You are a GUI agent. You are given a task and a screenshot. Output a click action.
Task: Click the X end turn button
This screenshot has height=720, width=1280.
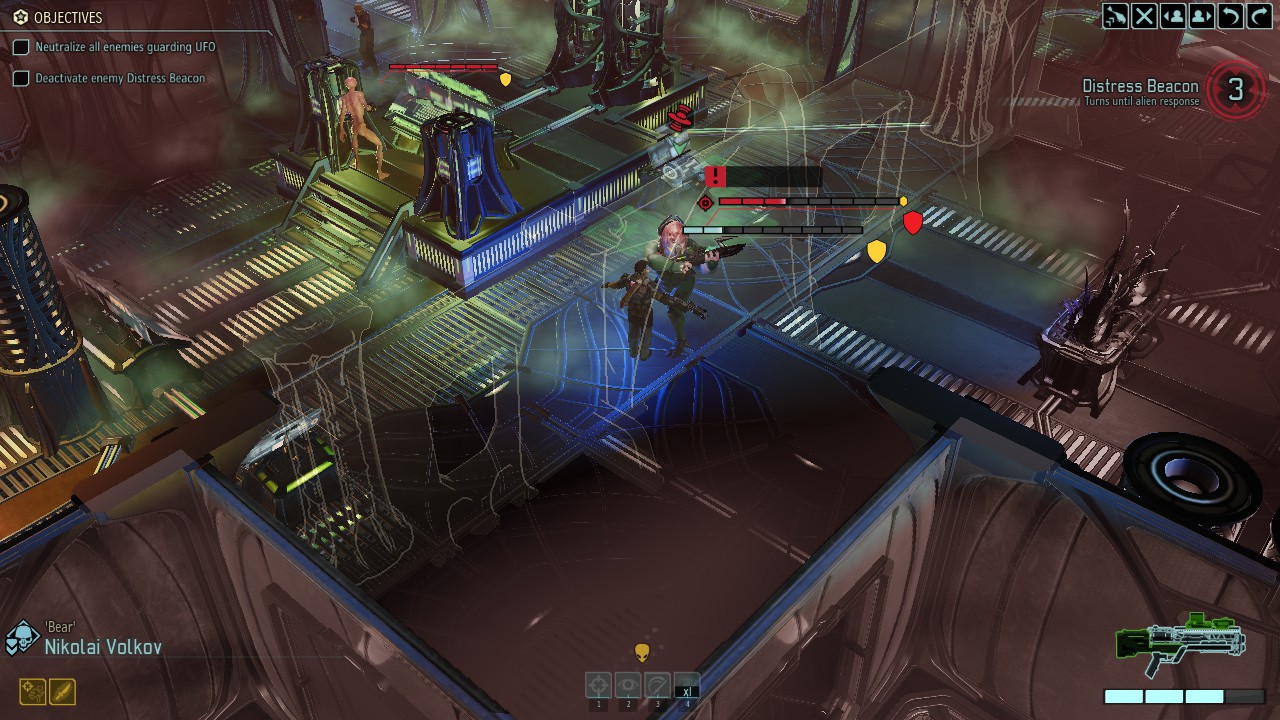pos(1145,15)
